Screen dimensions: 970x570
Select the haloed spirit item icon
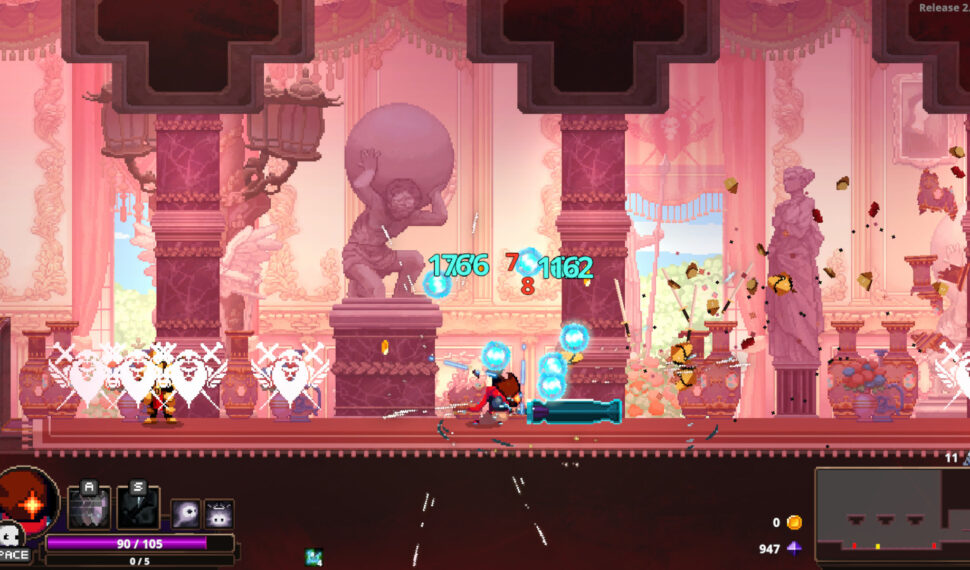[x=219, y=514]
